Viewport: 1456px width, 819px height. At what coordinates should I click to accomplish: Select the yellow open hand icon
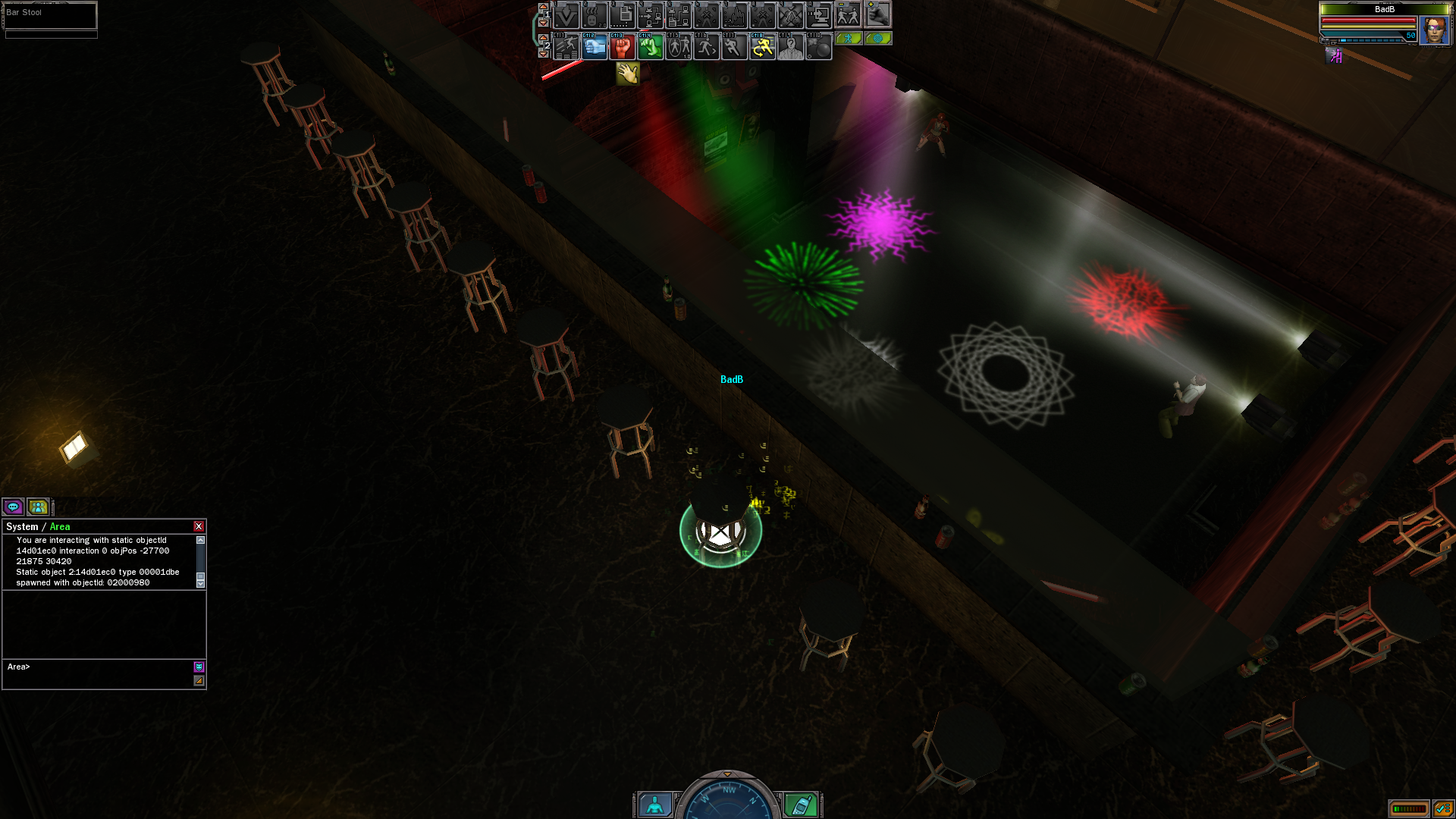point(628,74)
